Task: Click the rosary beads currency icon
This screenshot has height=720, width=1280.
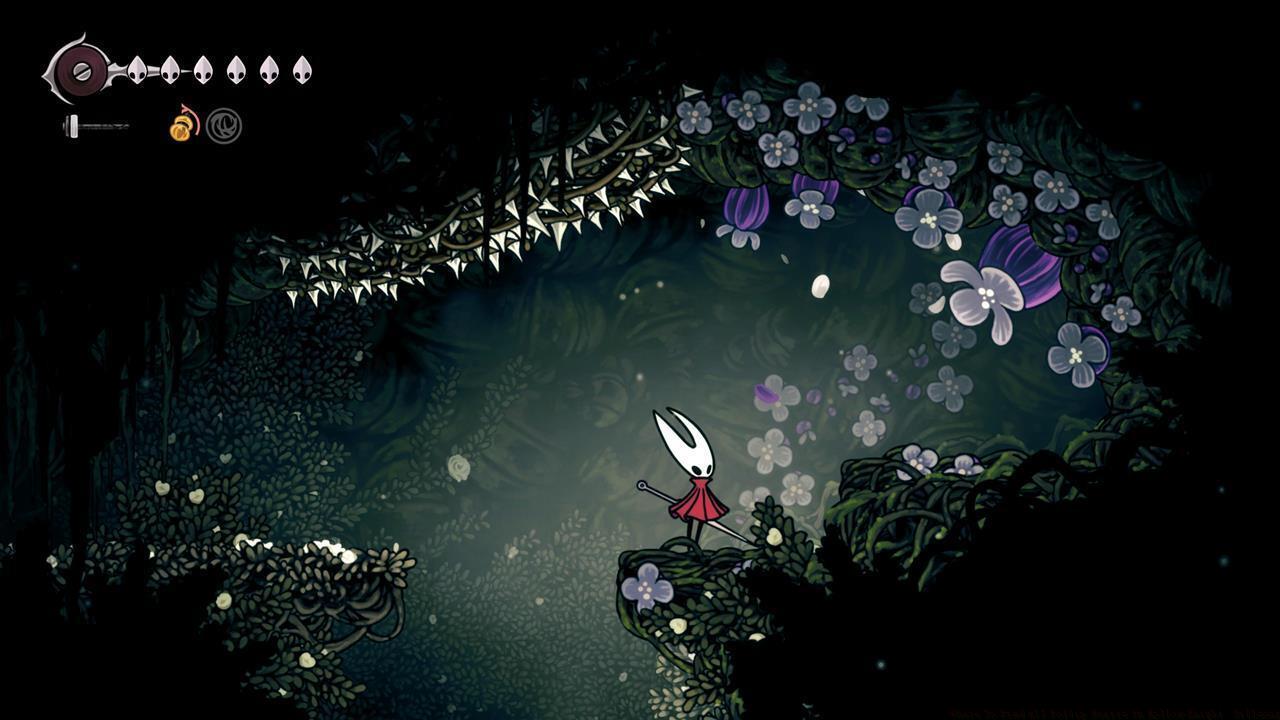Action: pyautogui.click(x=182, y=130)
